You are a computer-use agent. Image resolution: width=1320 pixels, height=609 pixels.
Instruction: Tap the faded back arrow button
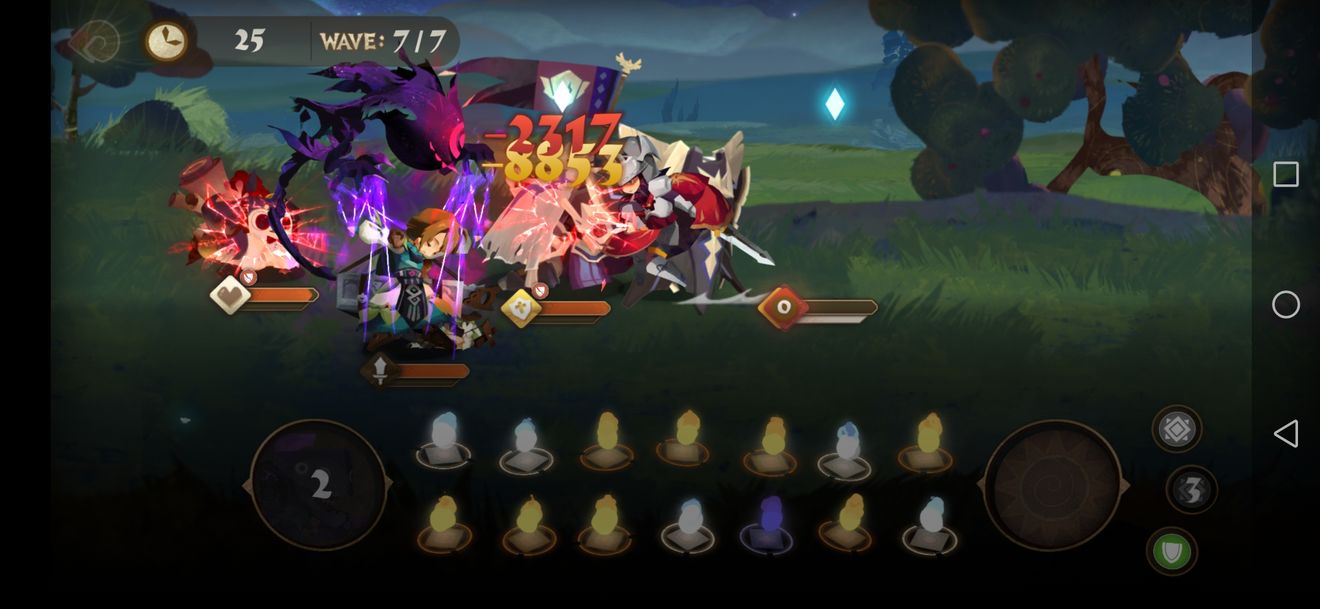click(95, 42)
